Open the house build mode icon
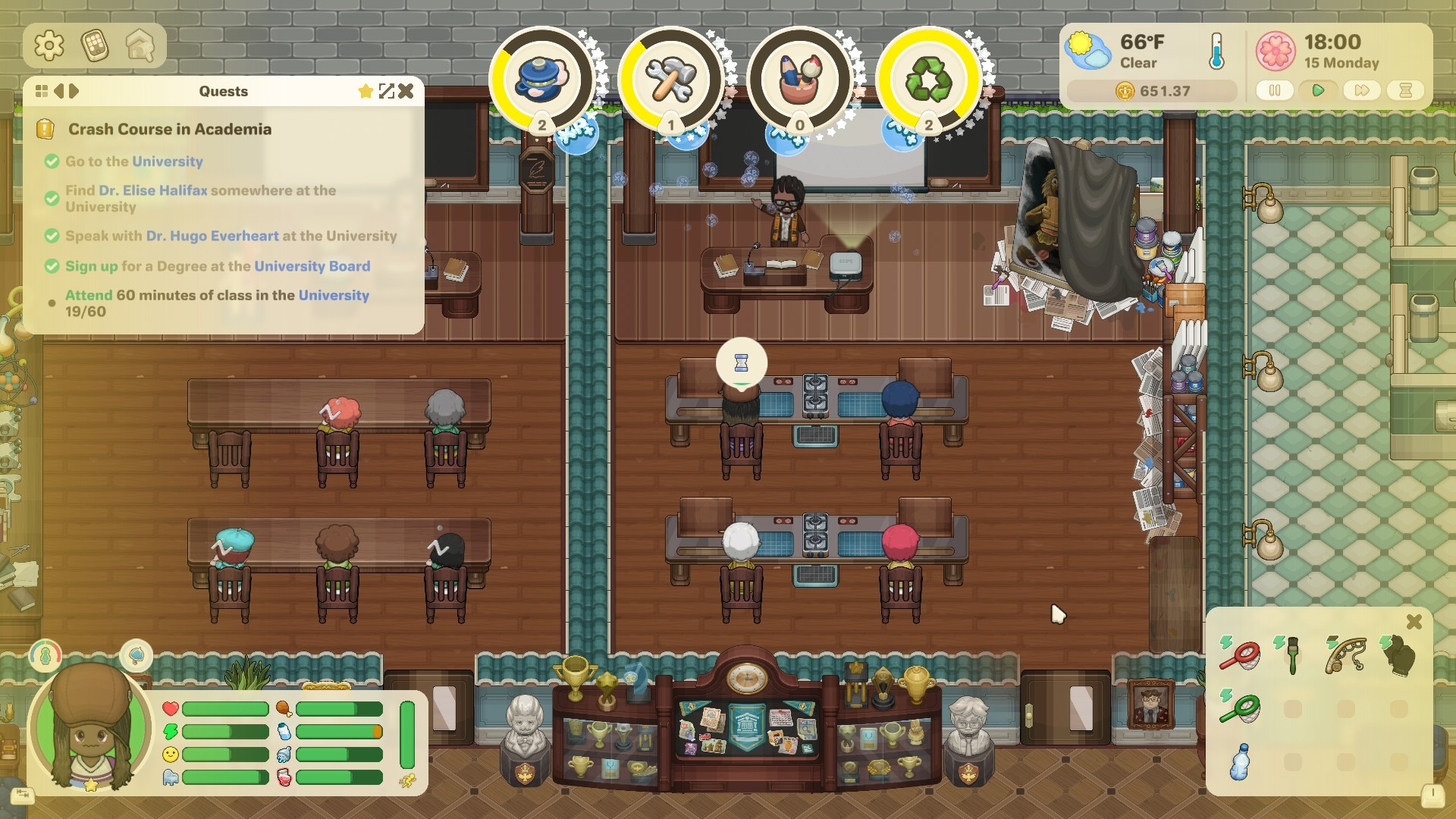This screenshot has width=1456, height=819. pyautogui.click(x=140, y=46)
